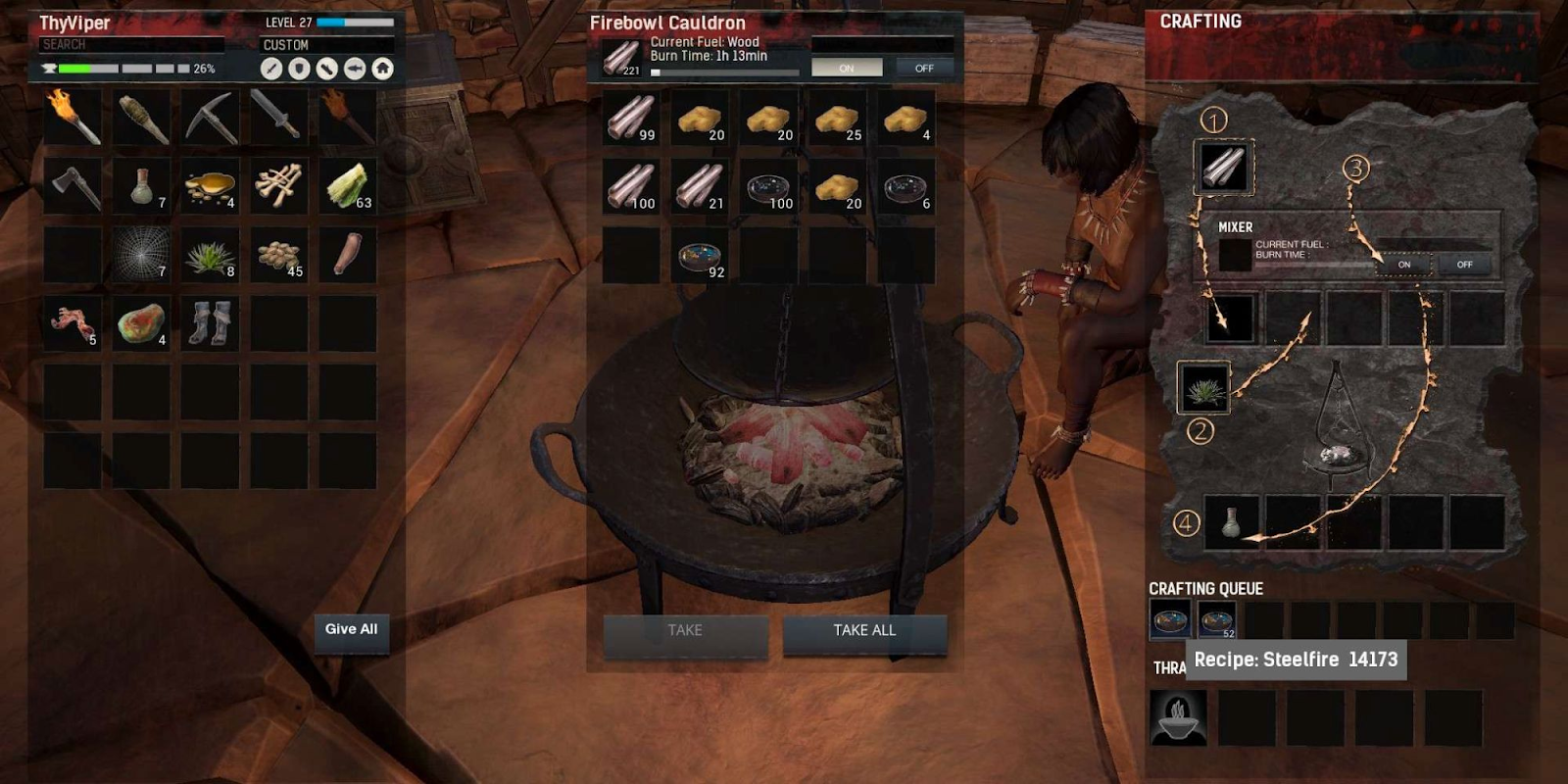Select the stack of 63 plant fiber
This screenshot has width=1568, height=784.
coord(347,185)
